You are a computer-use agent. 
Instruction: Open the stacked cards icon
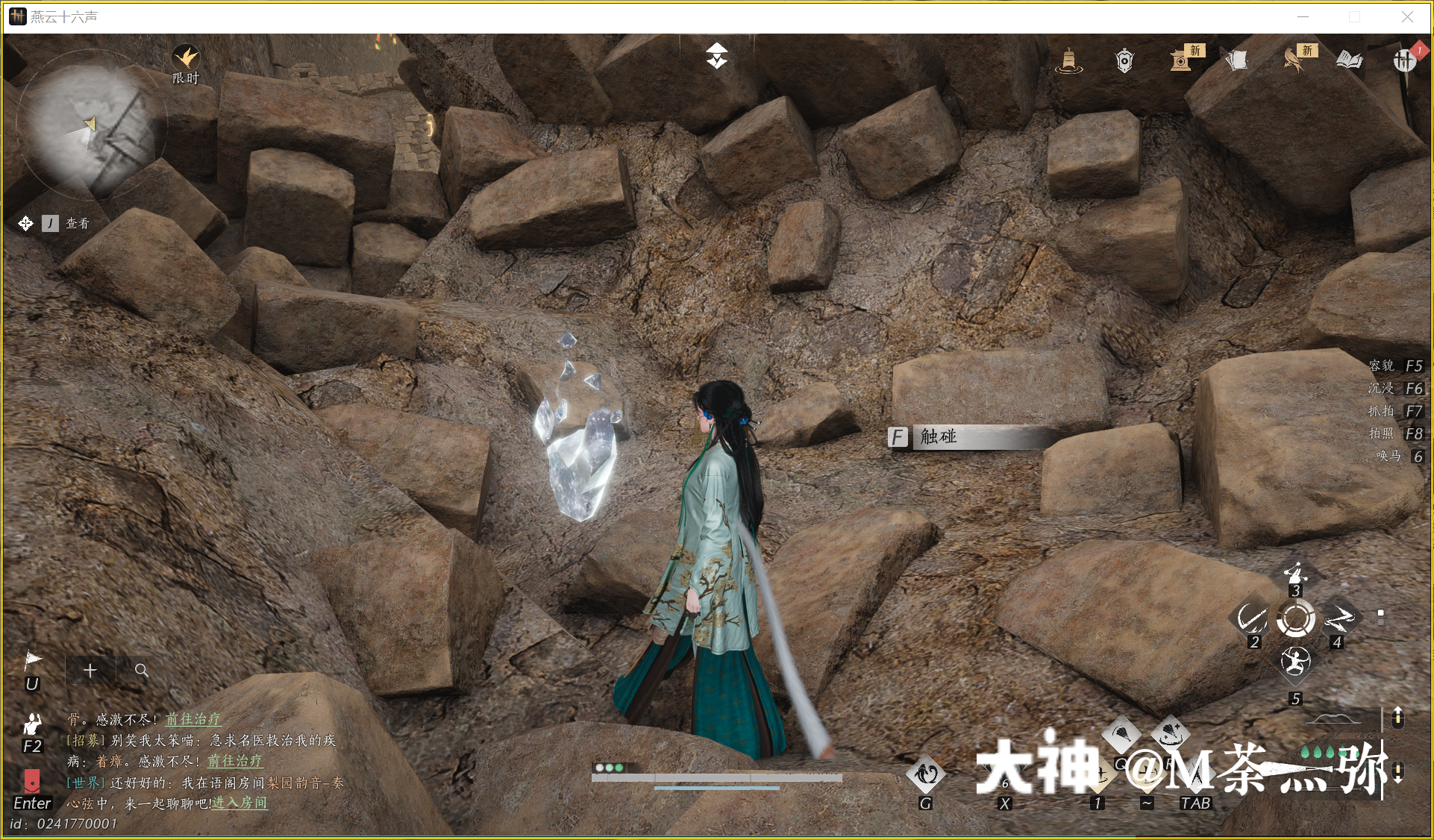pyautogui.click(x=1237, y=60)
